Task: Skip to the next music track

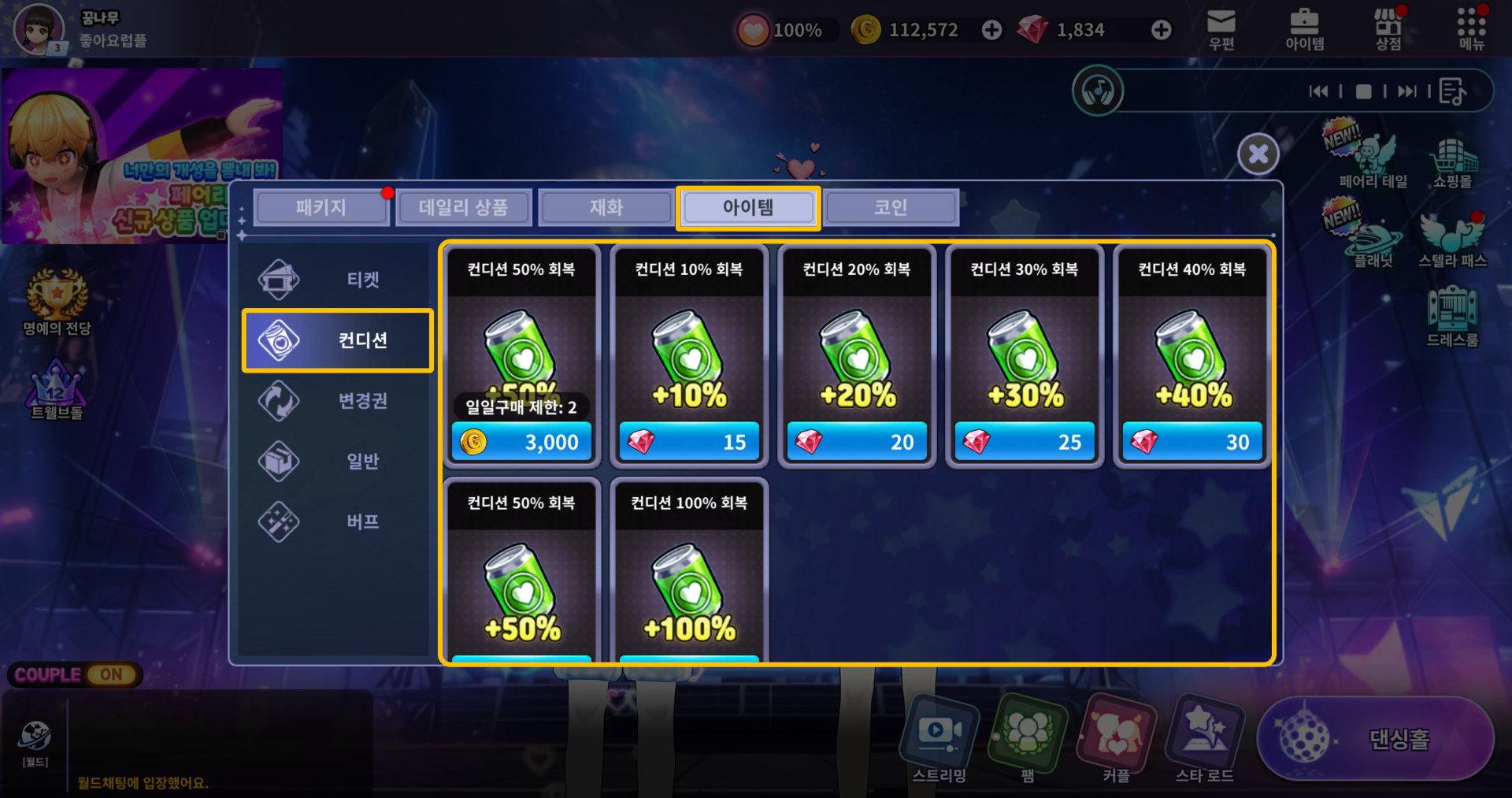Action: pos(1406,91)
